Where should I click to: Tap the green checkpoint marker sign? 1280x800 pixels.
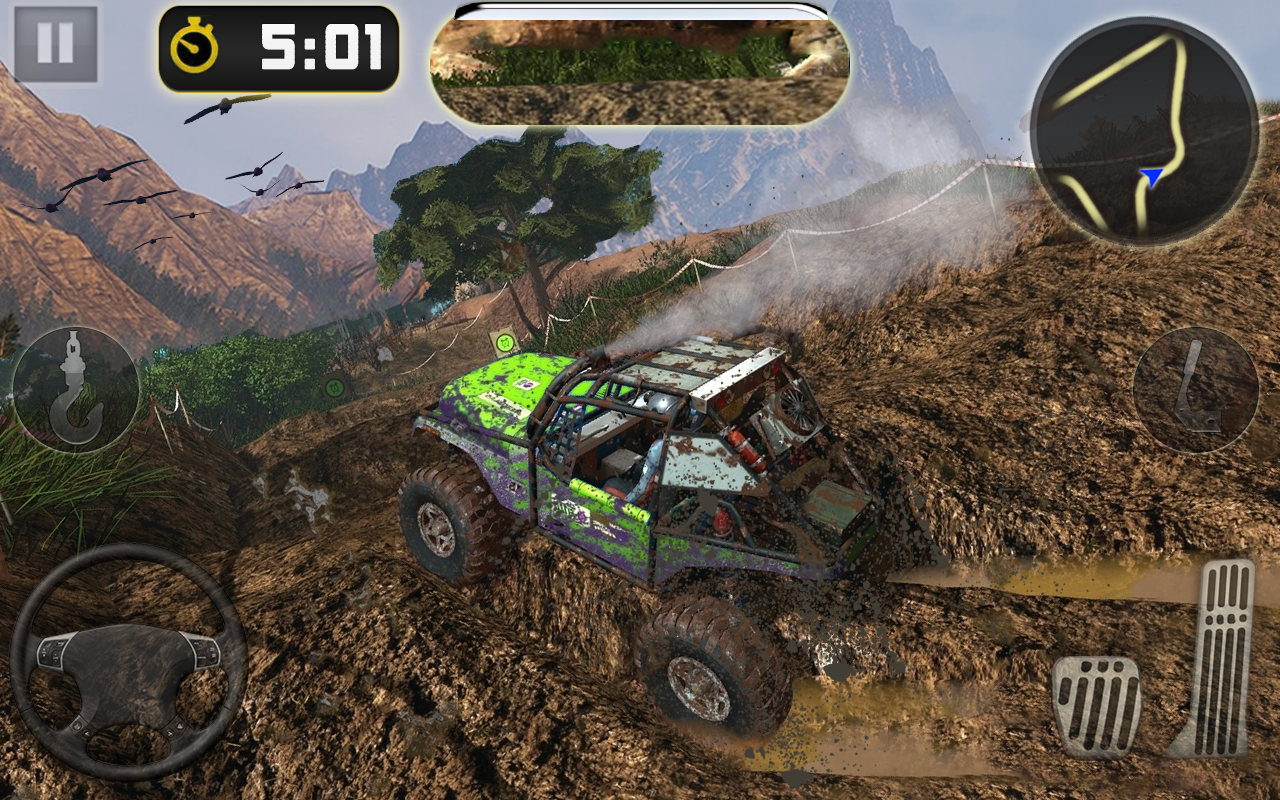tap(506, 341)
